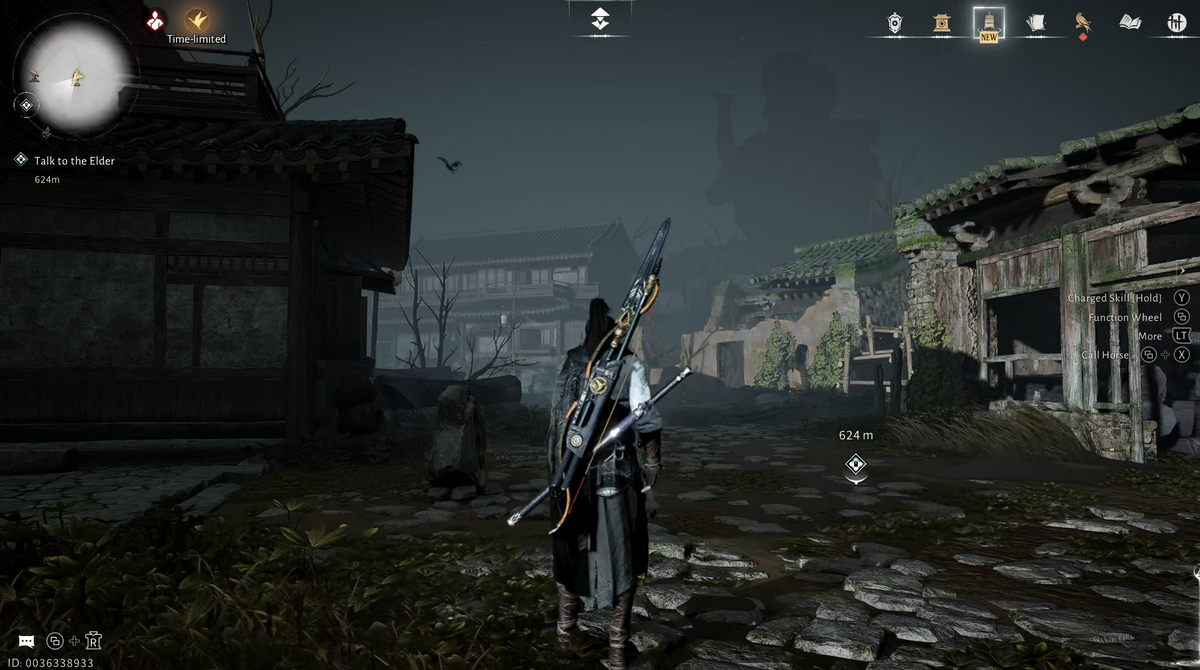Viewport: 1200px width, 670px height.
Task: Open the golden bird menu icon
Action: point(1082,22)
